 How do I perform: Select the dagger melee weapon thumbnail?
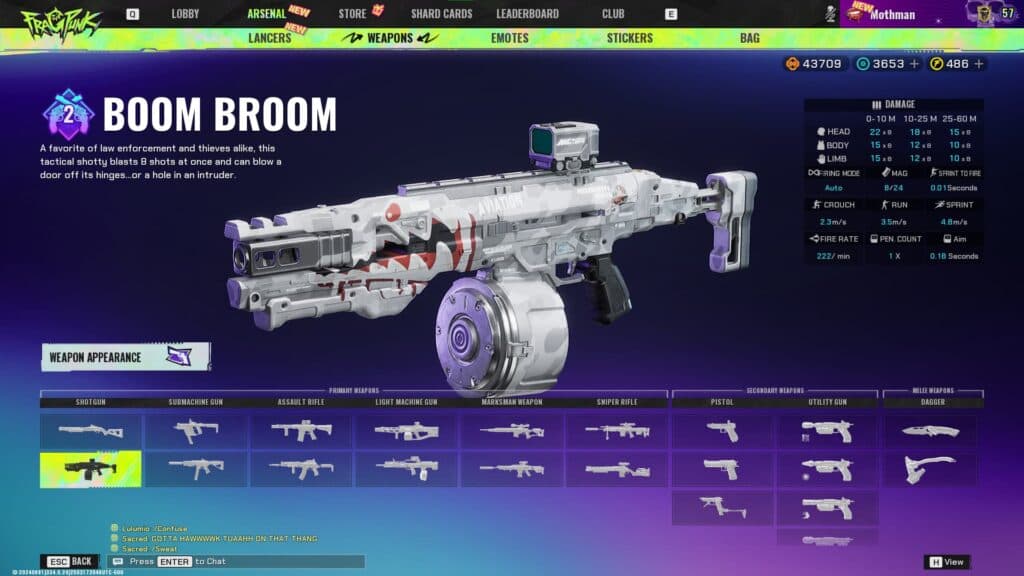930,431
